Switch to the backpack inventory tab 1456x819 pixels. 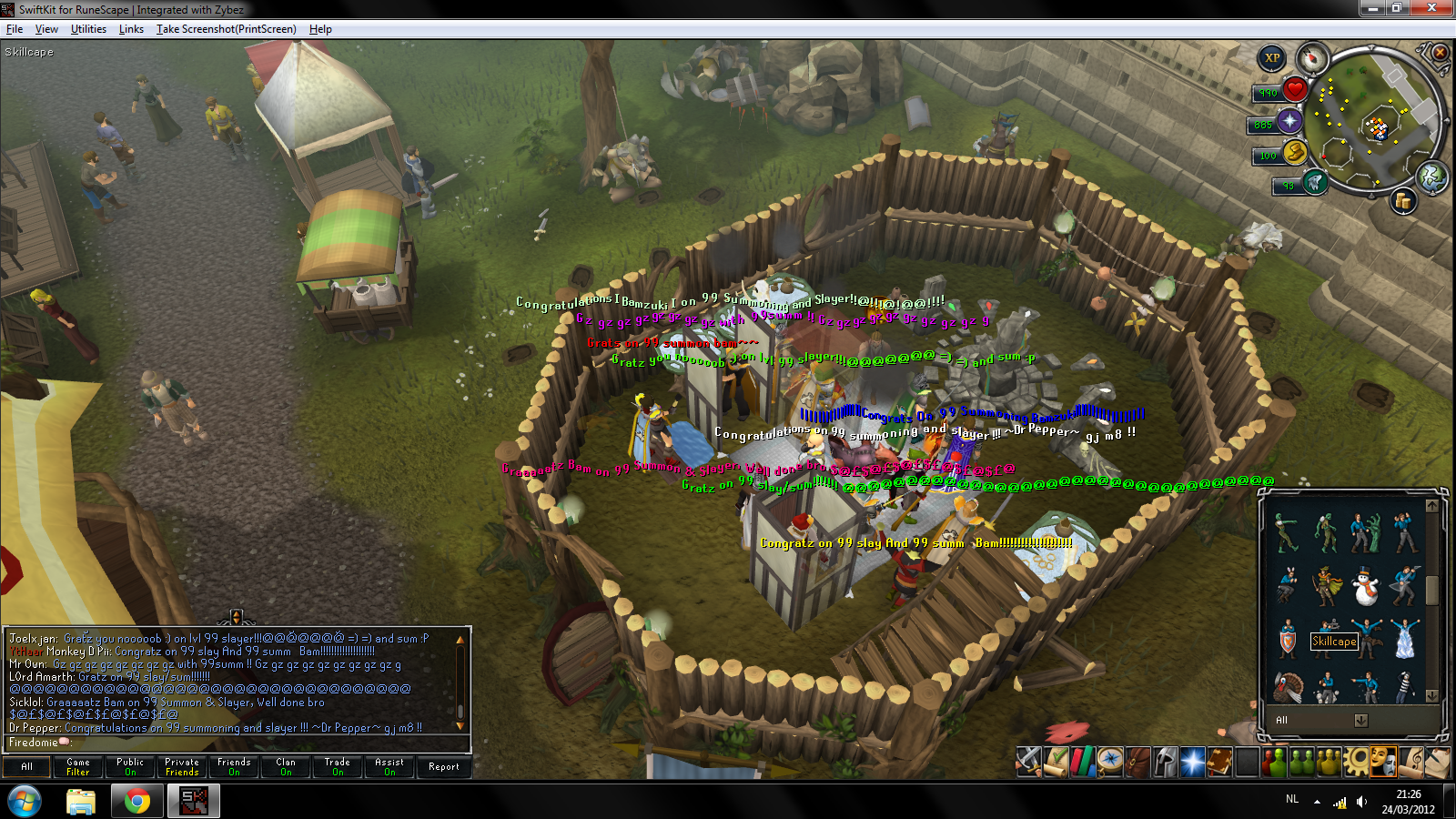1137,762
